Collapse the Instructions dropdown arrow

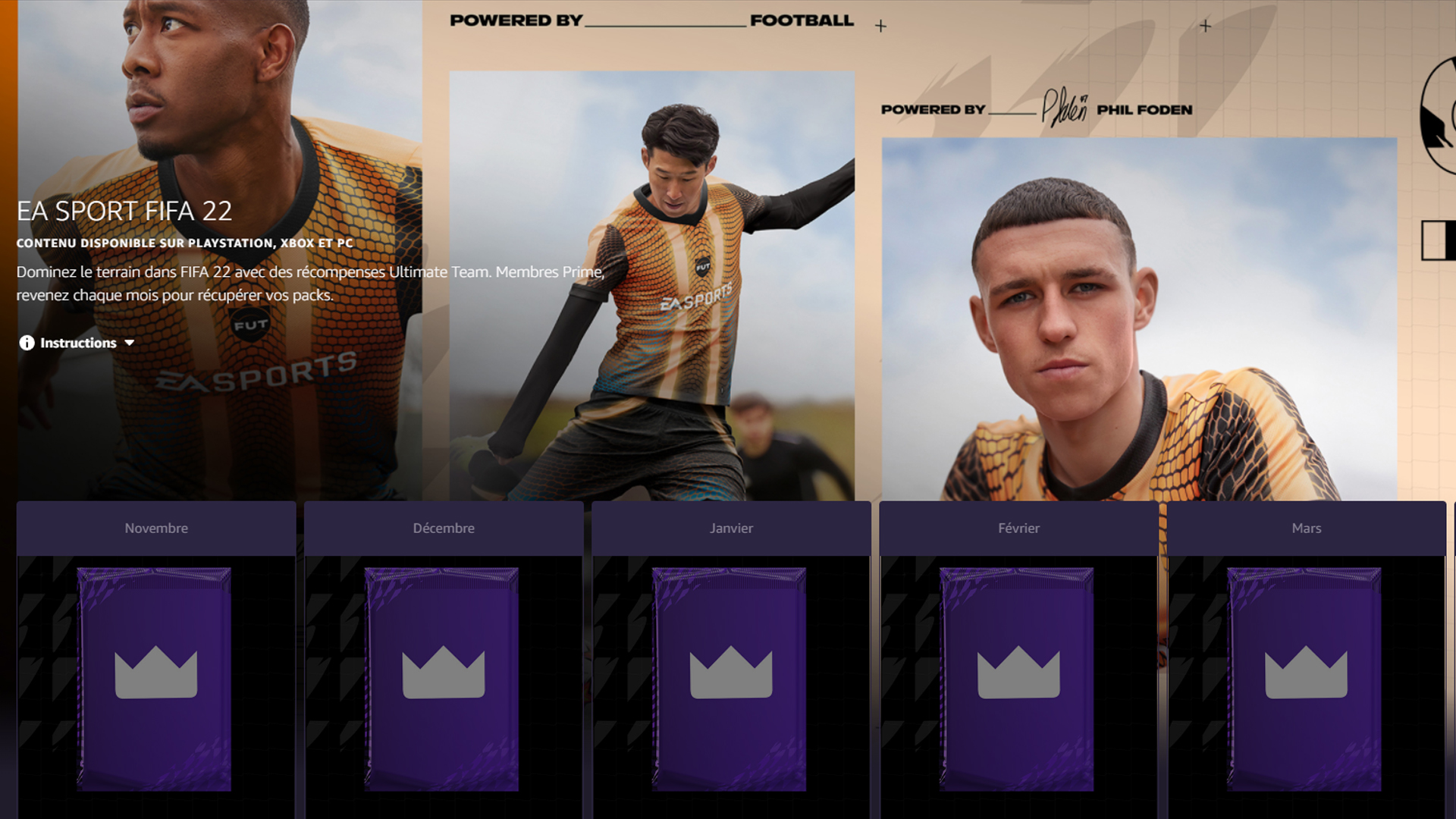tap(128, 343)
